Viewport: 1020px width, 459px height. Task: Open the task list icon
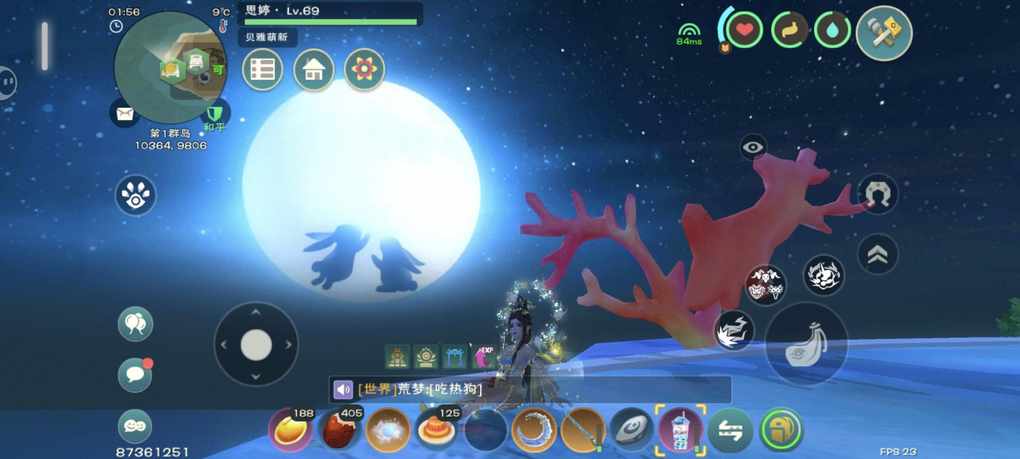coord(262,69)
